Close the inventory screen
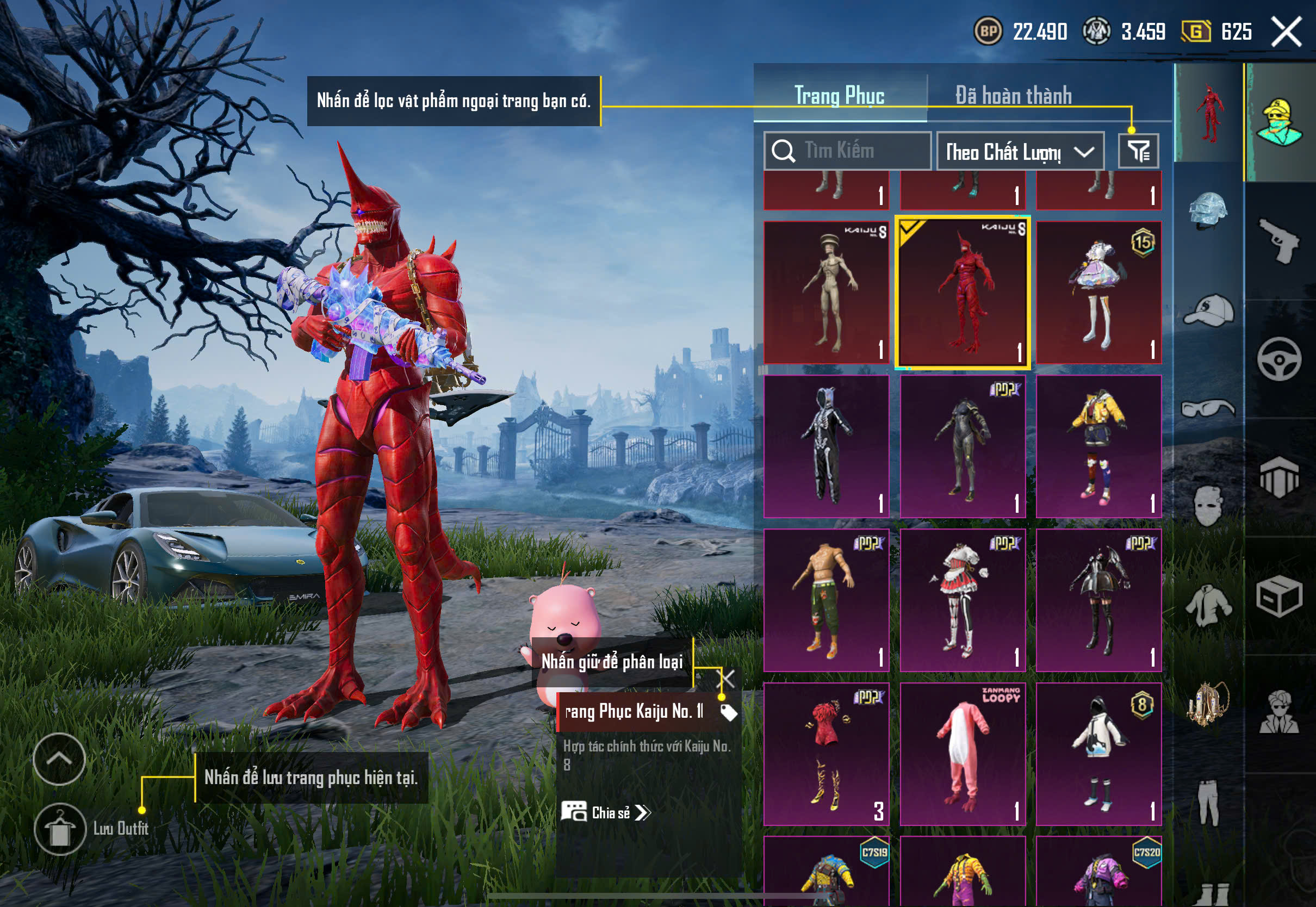 1286,32
